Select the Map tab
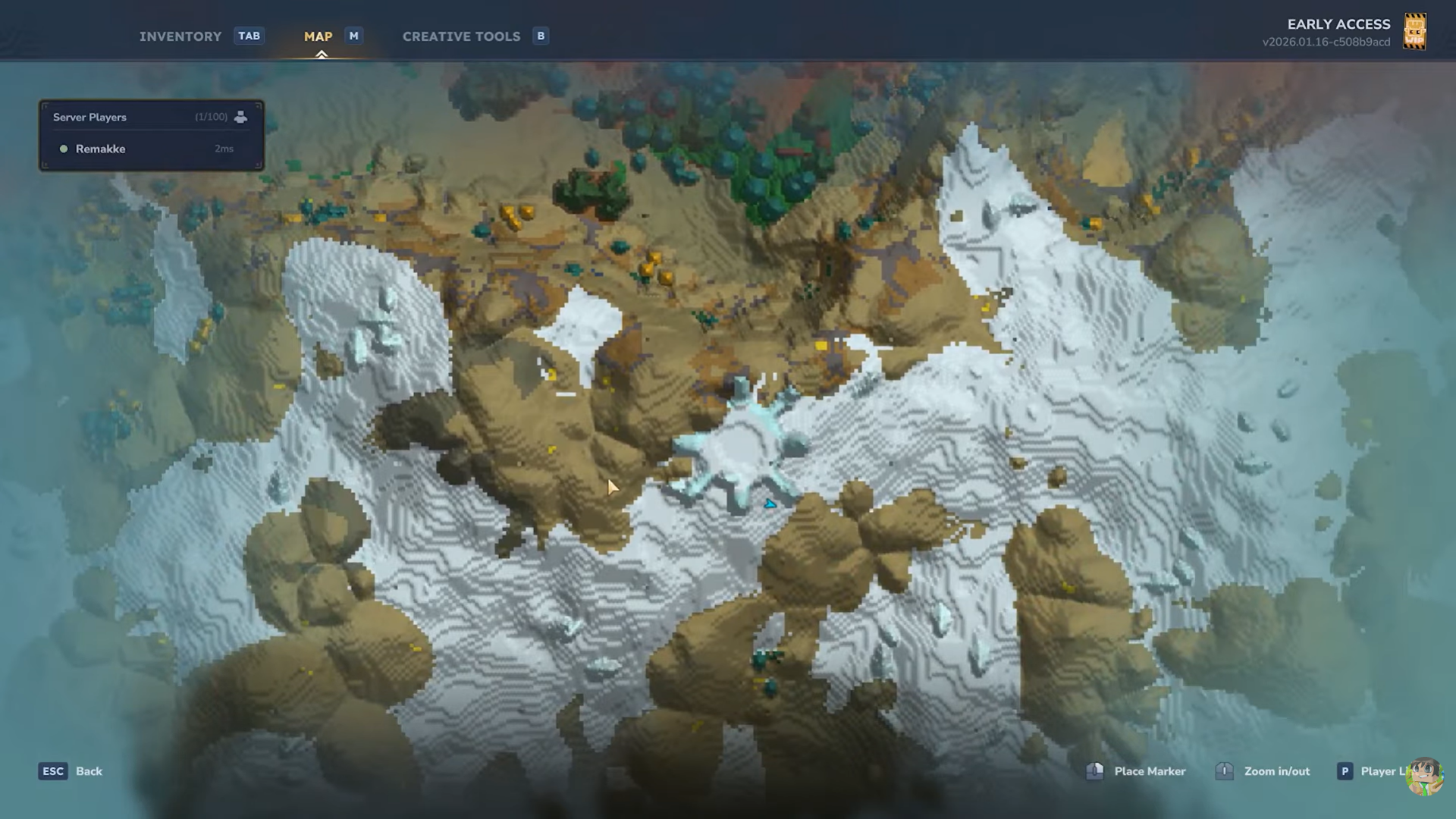This screenshot has height=819, width=1456. click(318, 36)
